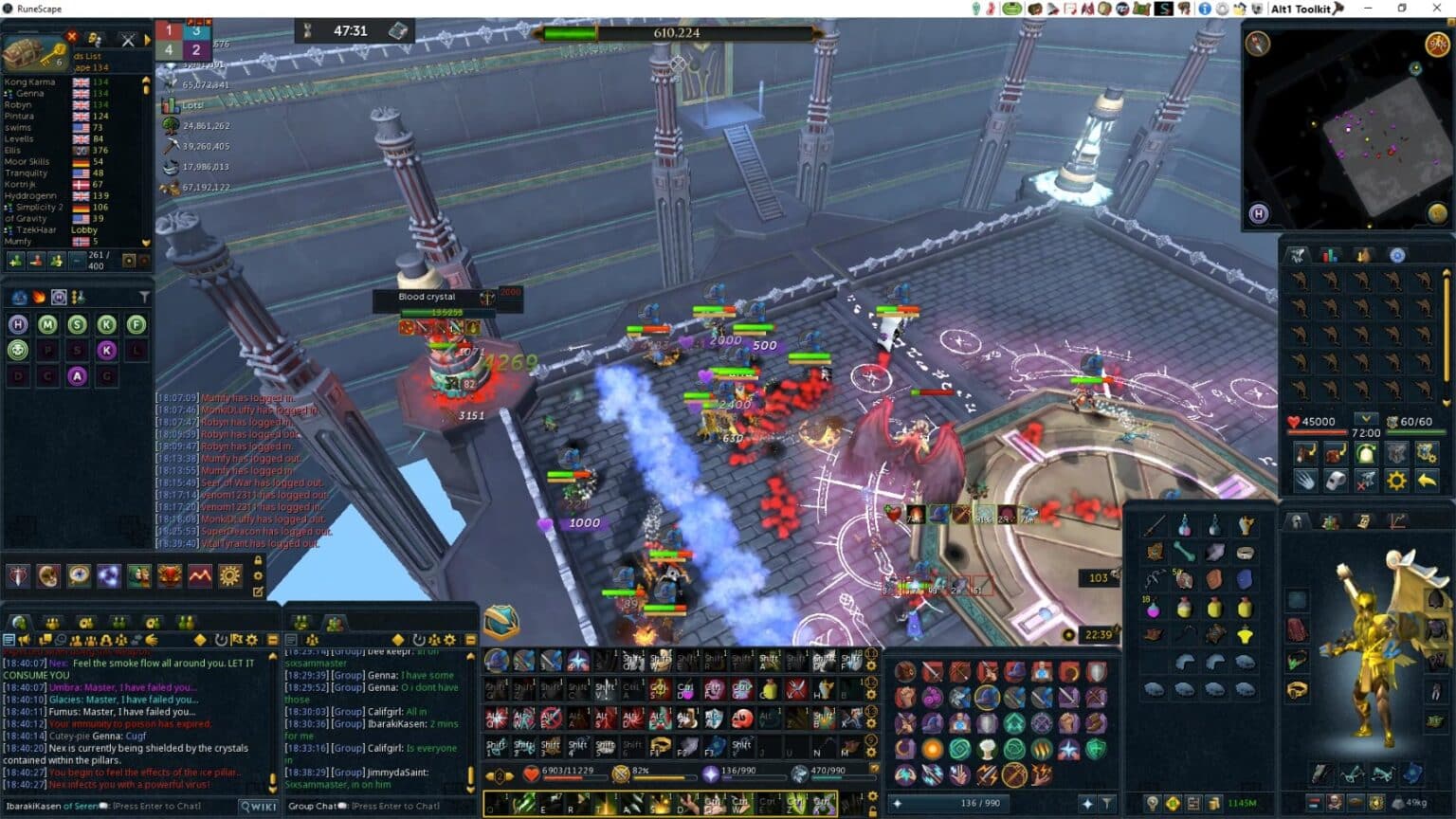Click the upward arrow to expand chat history
This screenshot has width=1456, height=819.
pos(272,655)
